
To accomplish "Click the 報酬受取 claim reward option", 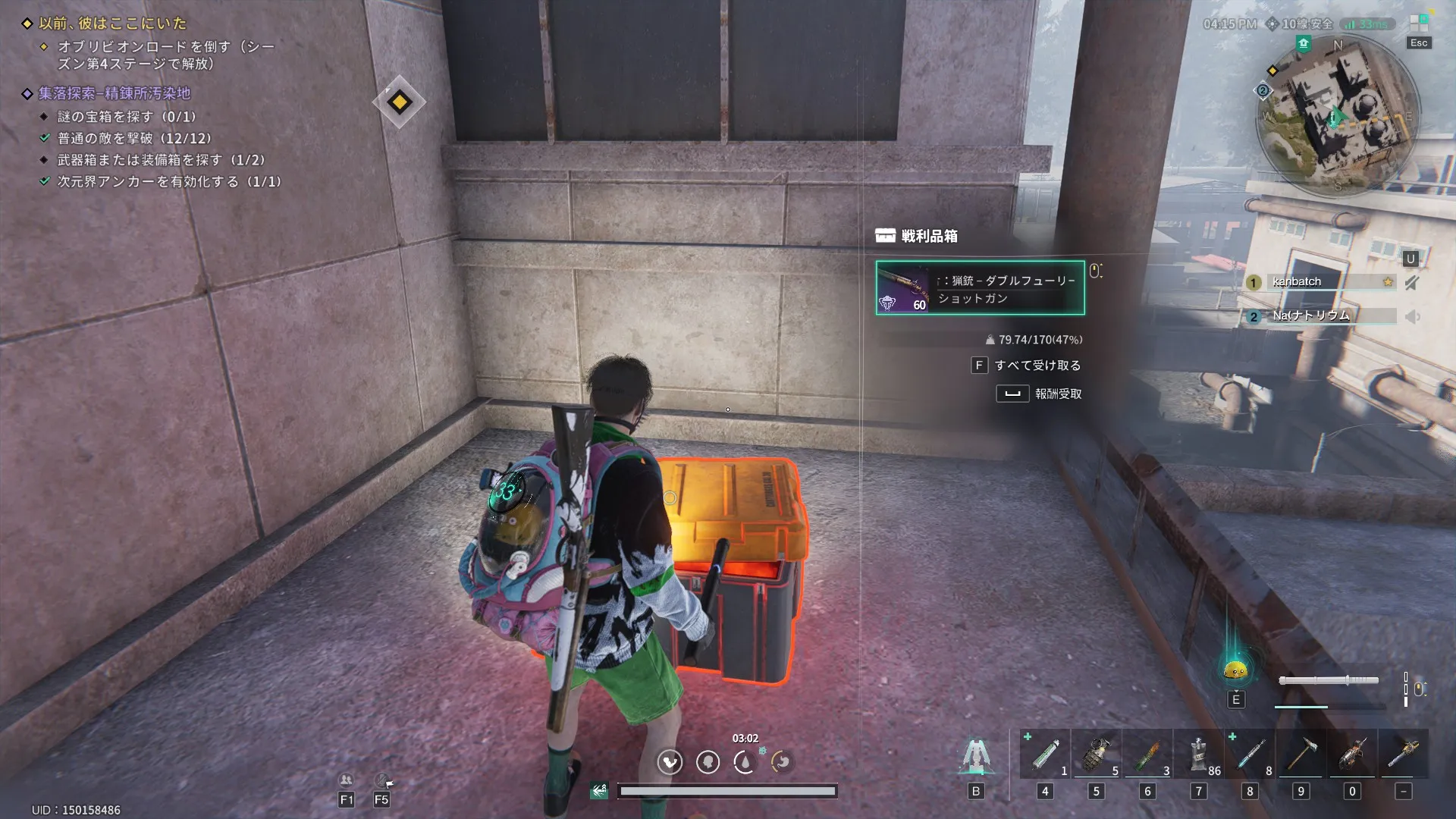I will coord(1057,394).
